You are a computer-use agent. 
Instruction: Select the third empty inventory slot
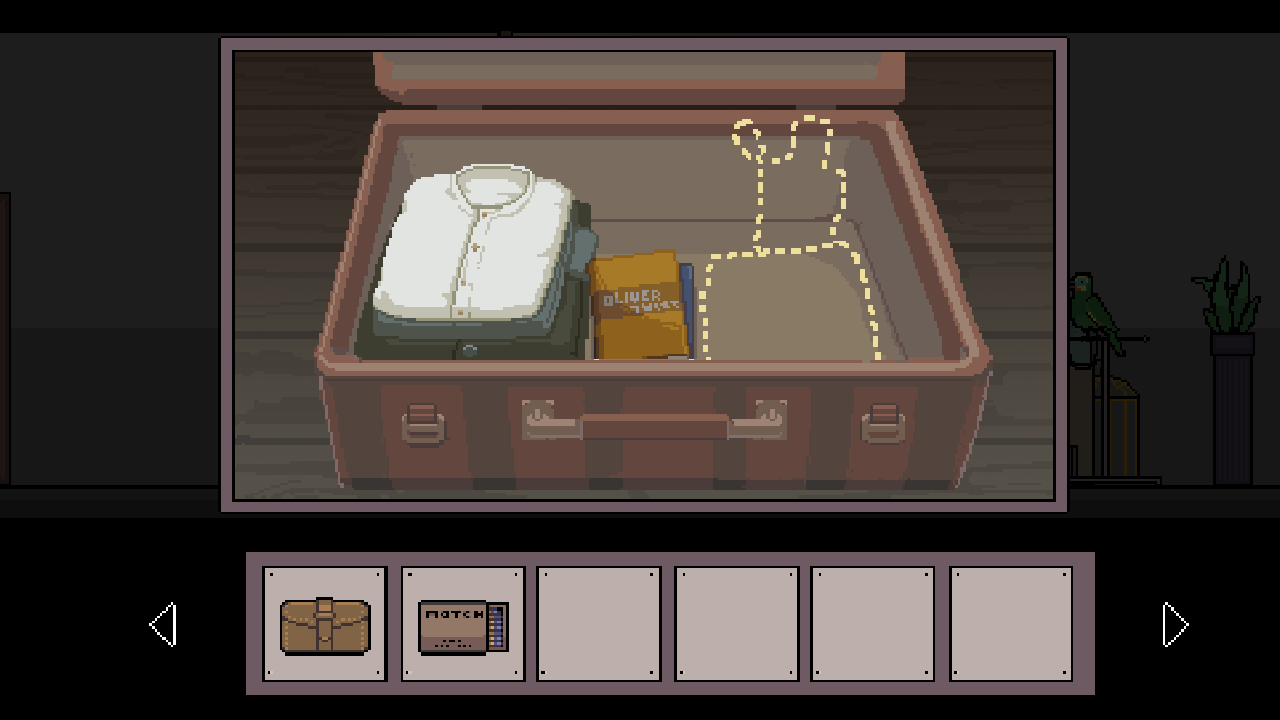tap(598, 624)
